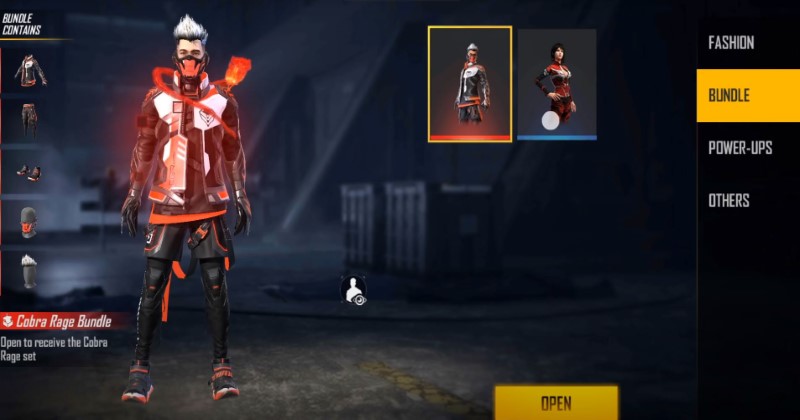Select the white hair item in bundle contents

coord(28,271)
